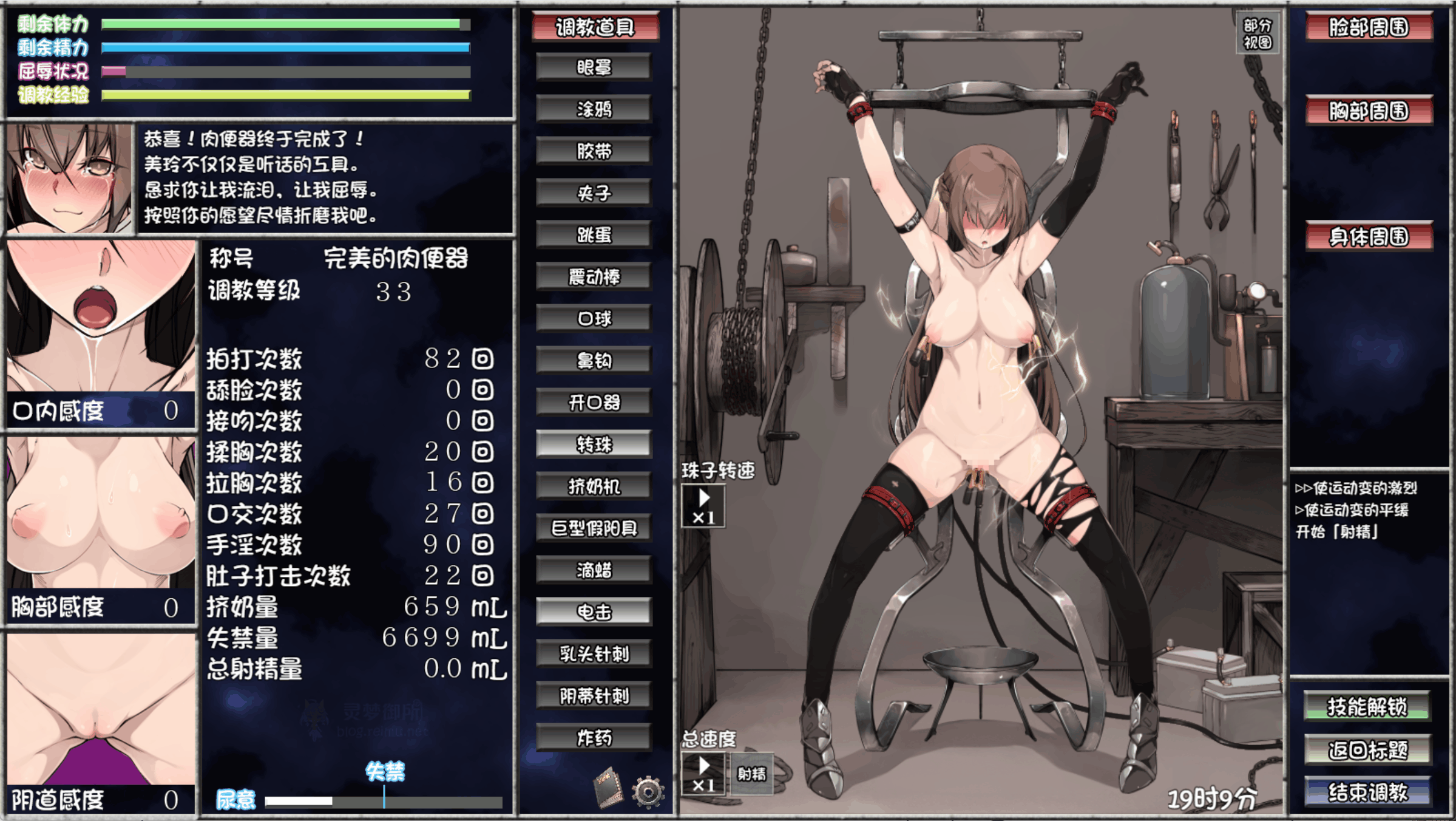This screenshot has height=821, width=1456.
Task: Switch to the 脸部周围 tab
Action: [x=1369, y=27]
